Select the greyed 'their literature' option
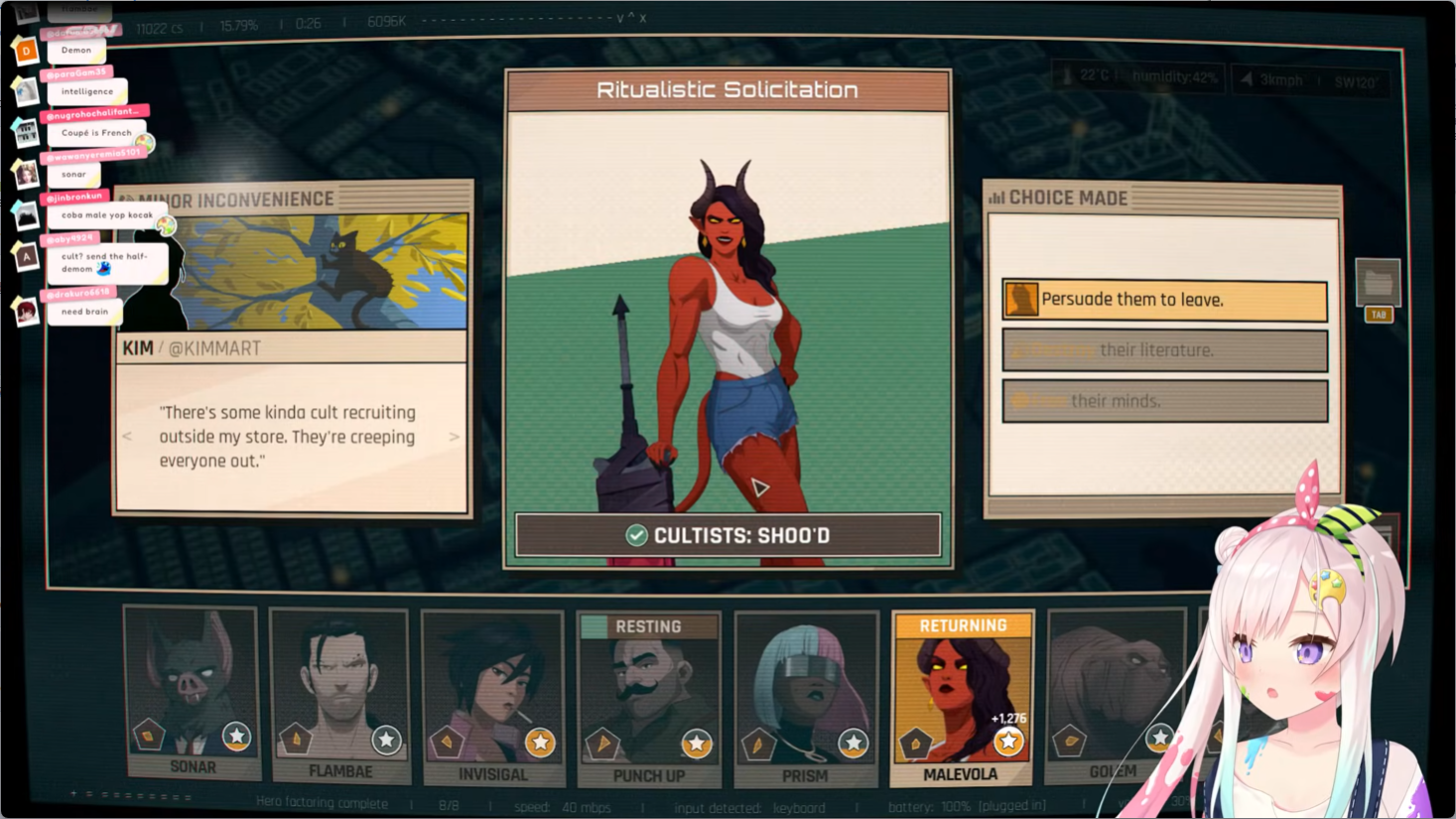Image resolution: width=1456 pixels, height=819 pixels. (1164, 350)
